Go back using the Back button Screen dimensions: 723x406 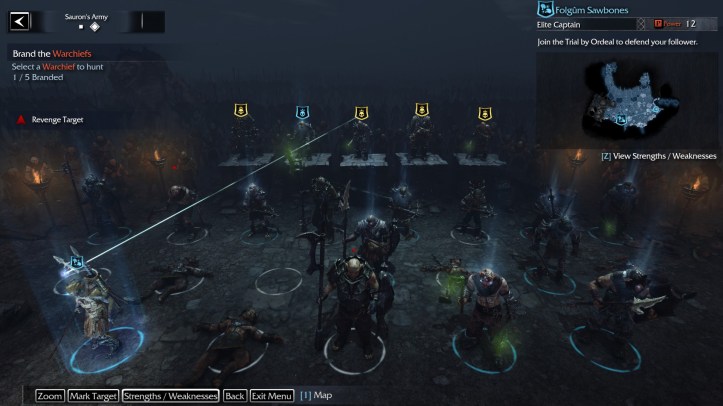[x=234, y=396]
